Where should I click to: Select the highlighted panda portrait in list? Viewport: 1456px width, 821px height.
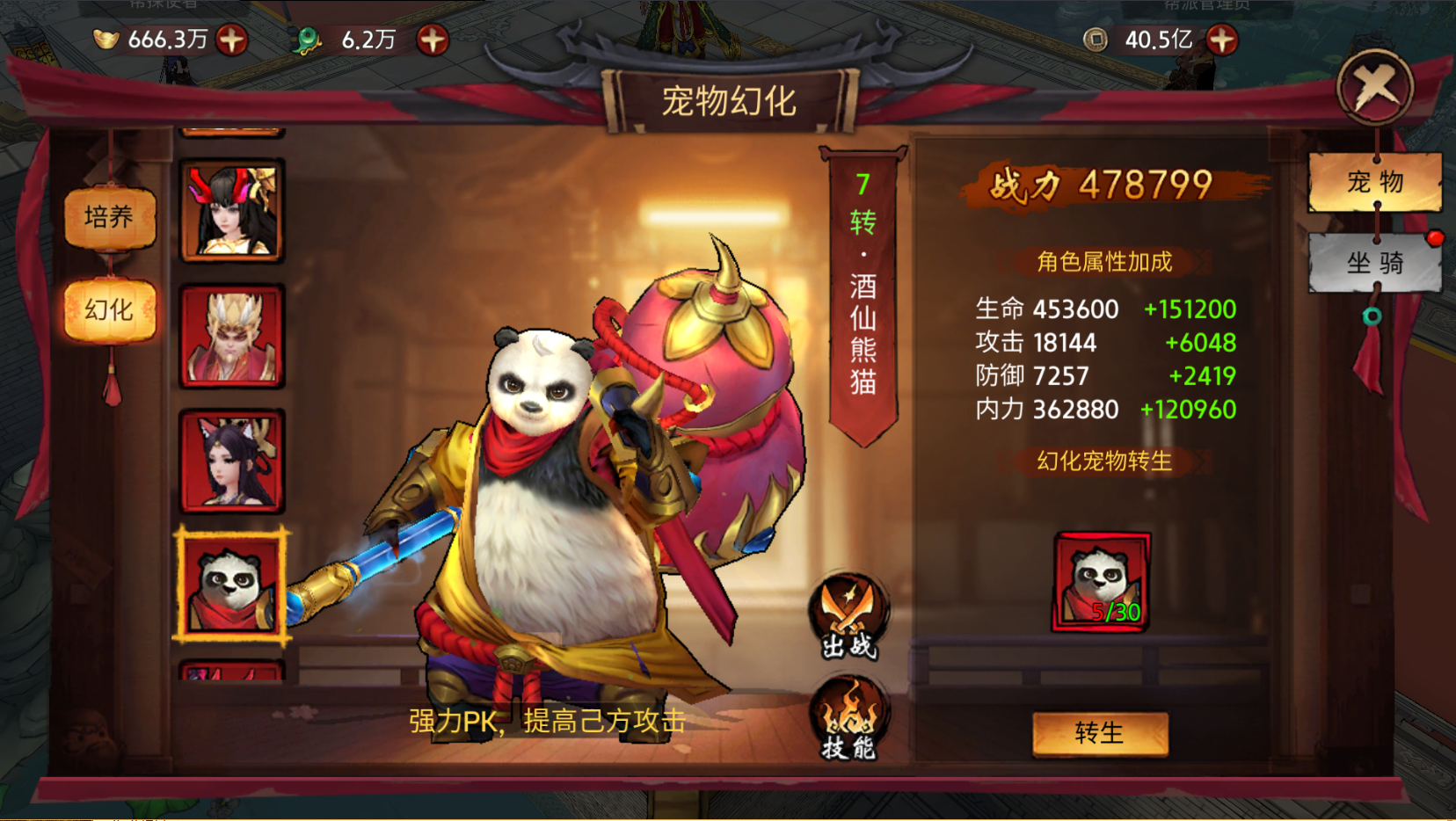(x=232, y=585)
